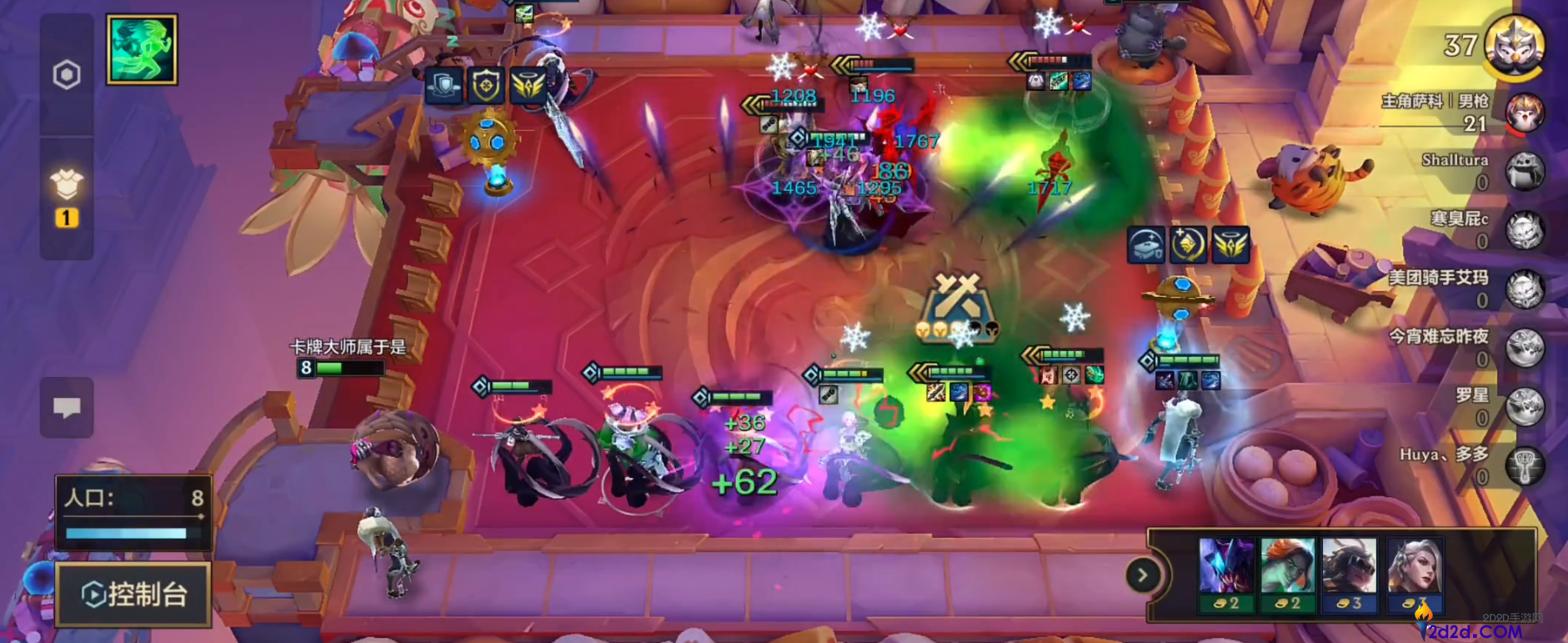The width and height of the screenshot is (1568, 643).
Task: Inspect the green running-figures augment icon
Action: (142, 49)
